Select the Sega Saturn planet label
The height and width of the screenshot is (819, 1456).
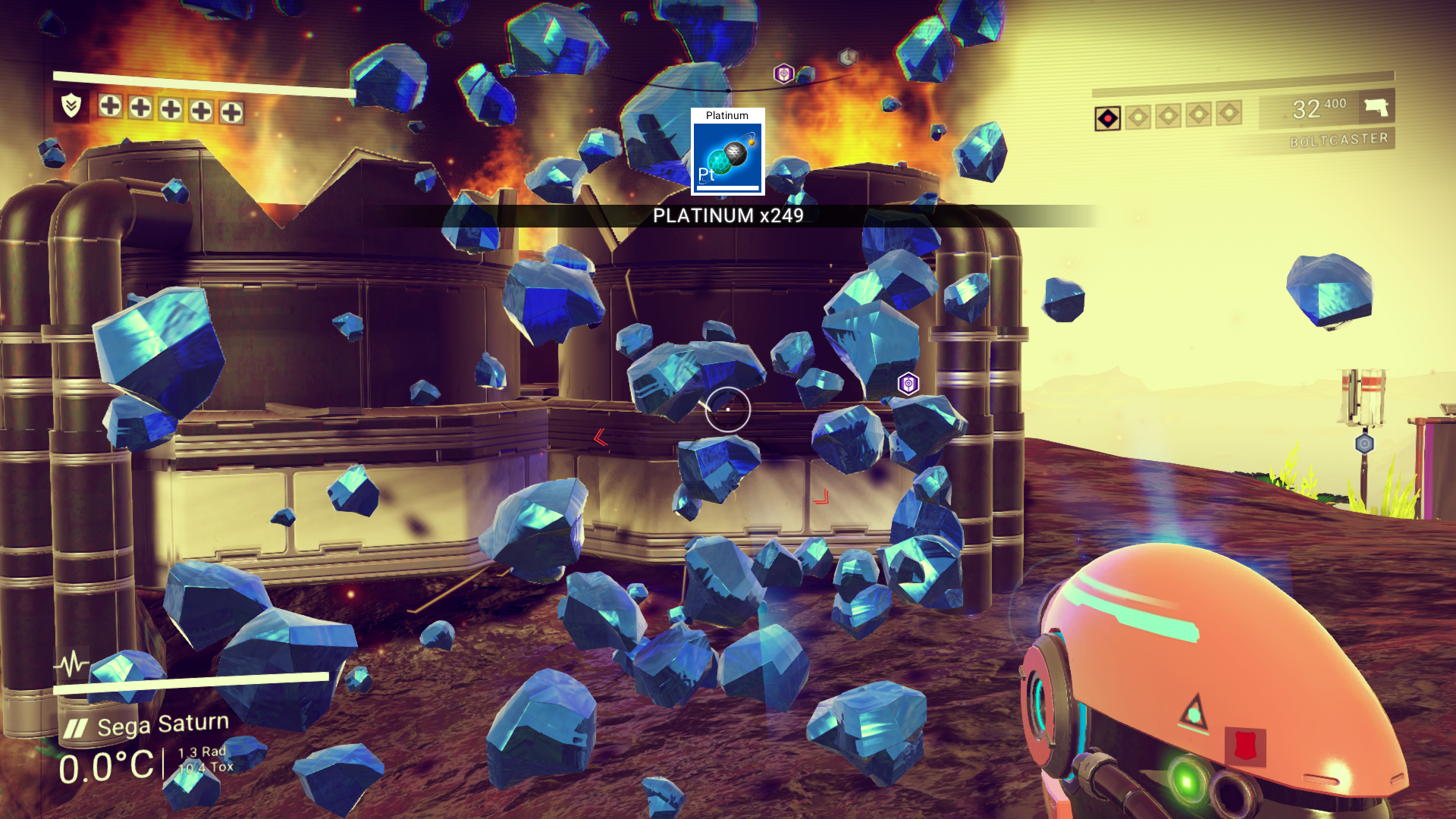click(162, 725)
